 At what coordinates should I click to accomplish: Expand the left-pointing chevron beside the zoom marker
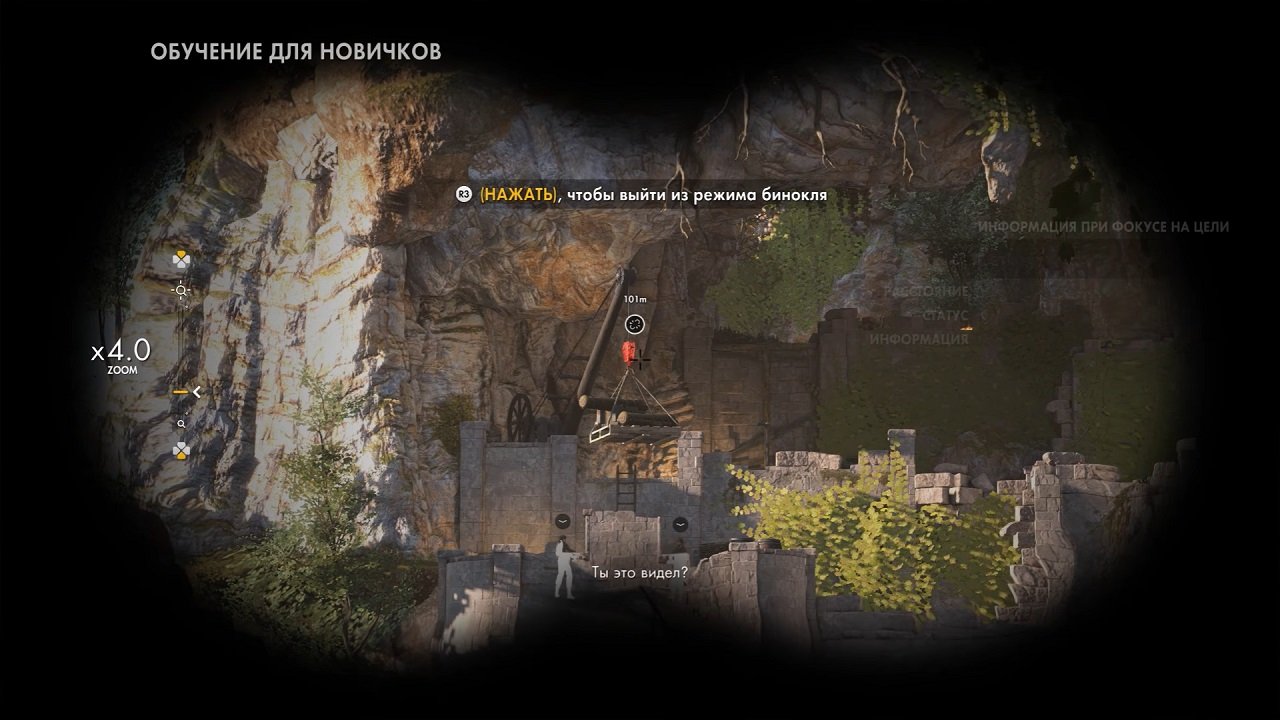tap(196, 393)
